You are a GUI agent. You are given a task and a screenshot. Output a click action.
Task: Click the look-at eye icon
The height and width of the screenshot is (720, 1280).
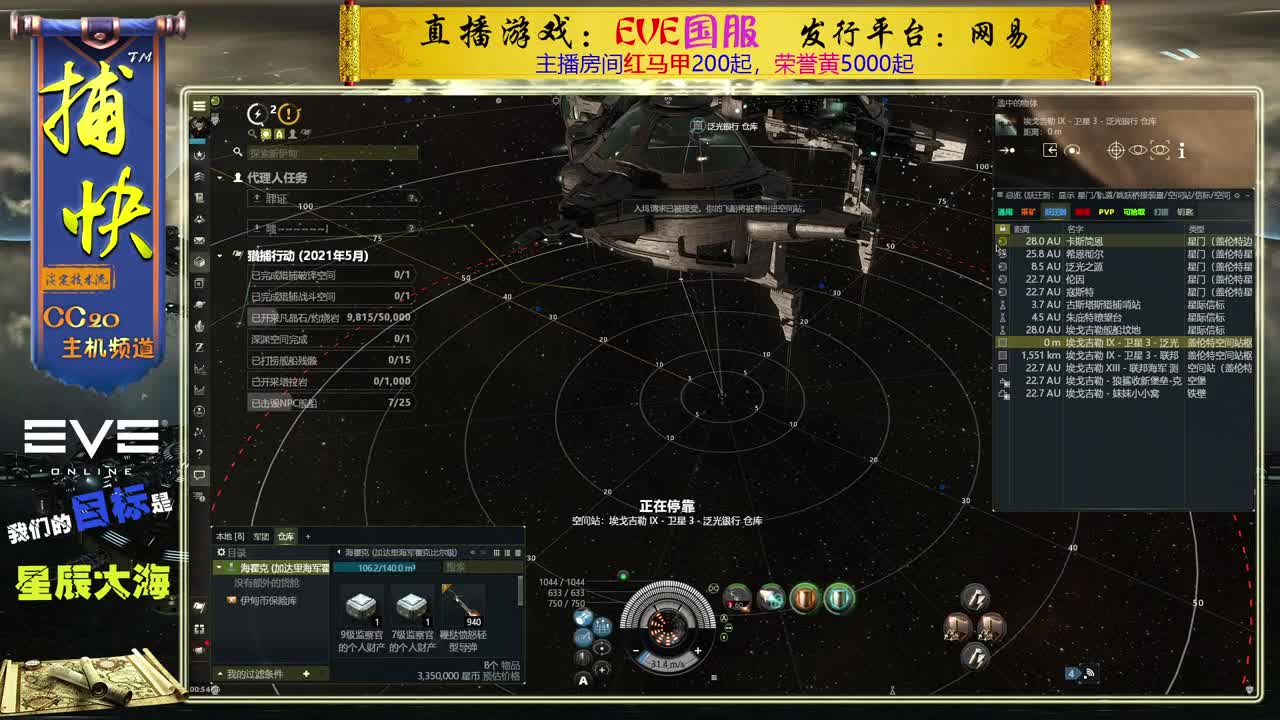[1138, 150]
